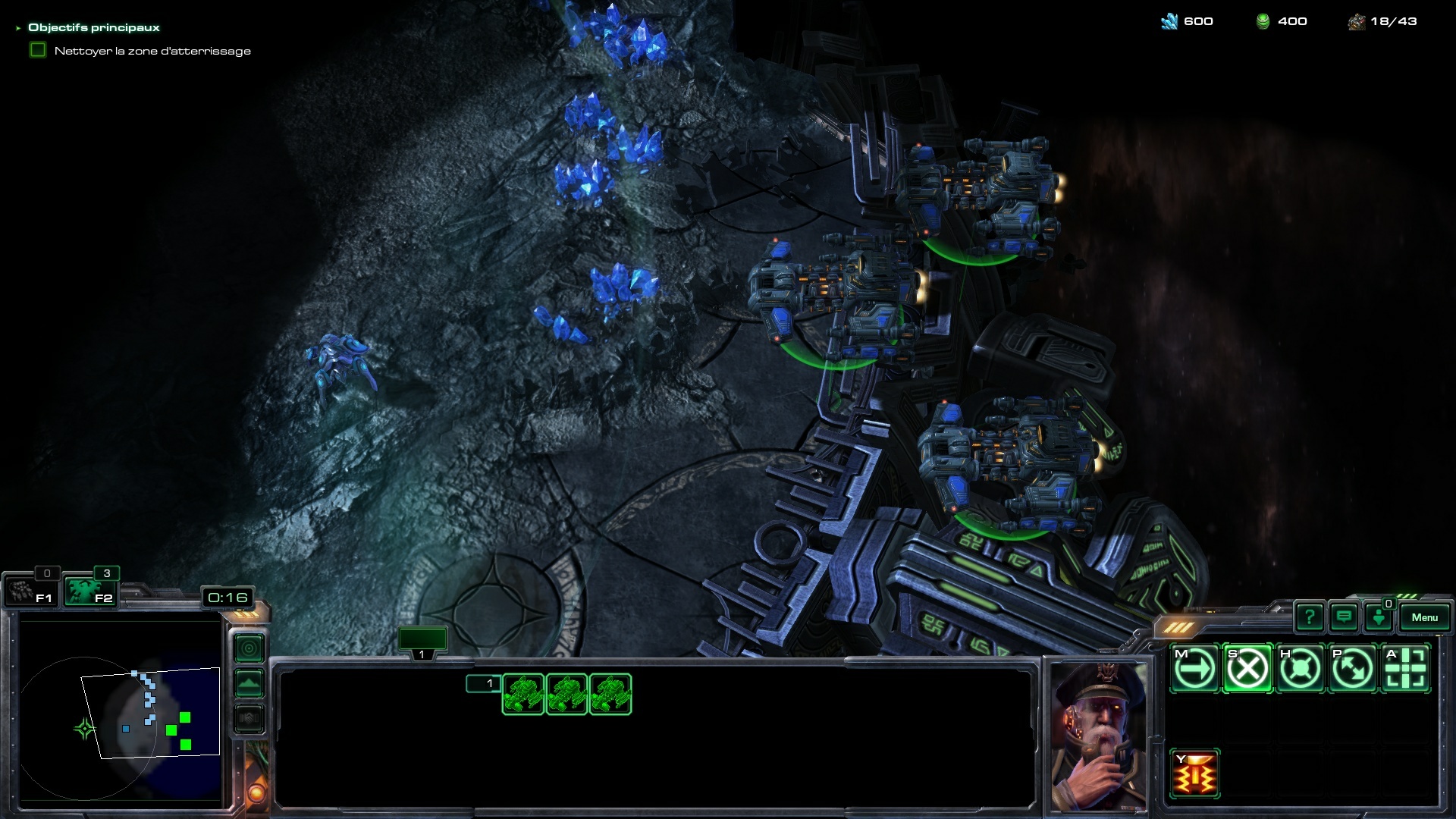Use the Yamato Cannon ability

[x=1195, y=774]
